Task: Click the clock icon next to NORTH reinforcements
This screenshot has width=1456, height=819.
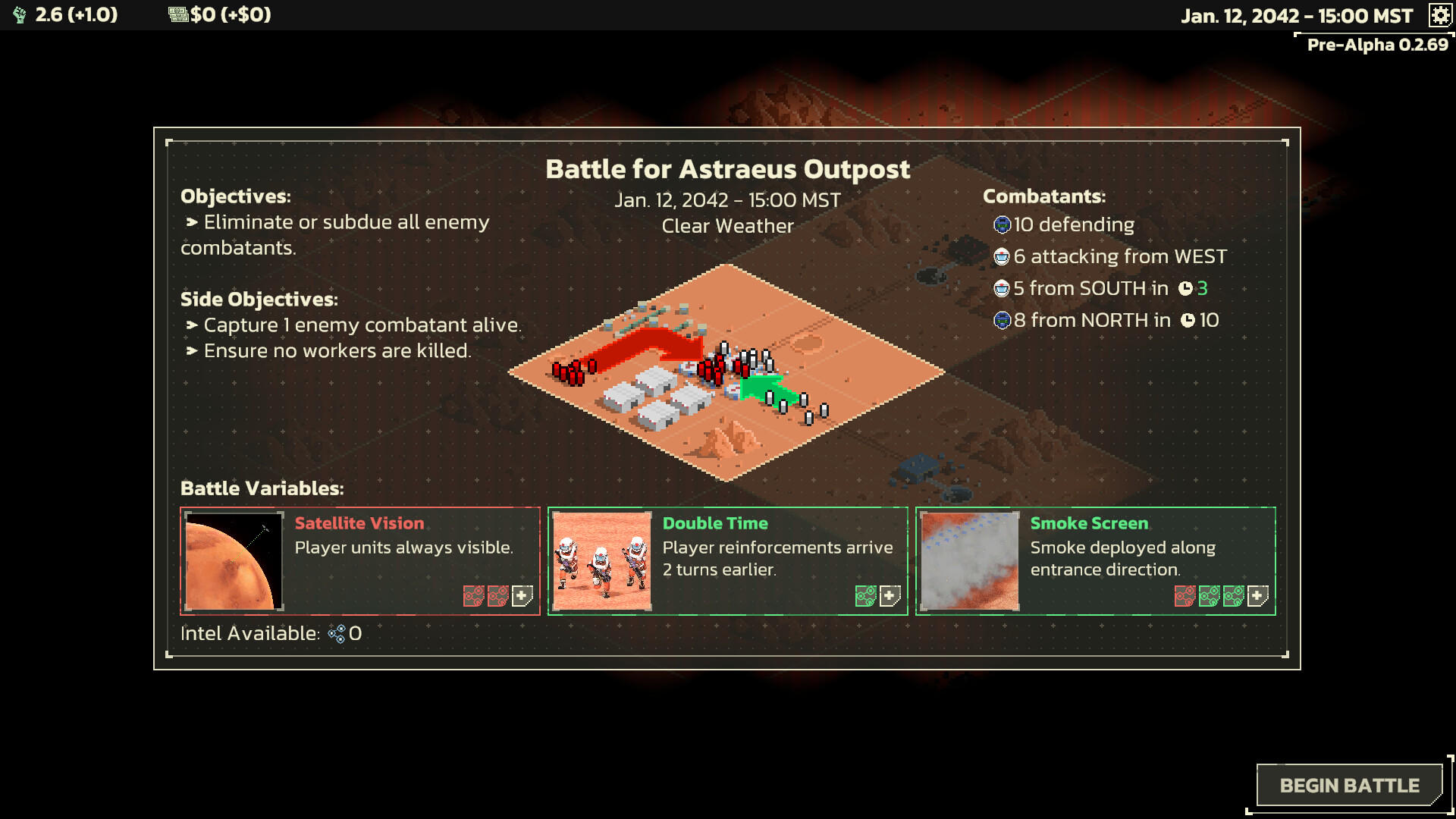Action: pos(1188,320)
